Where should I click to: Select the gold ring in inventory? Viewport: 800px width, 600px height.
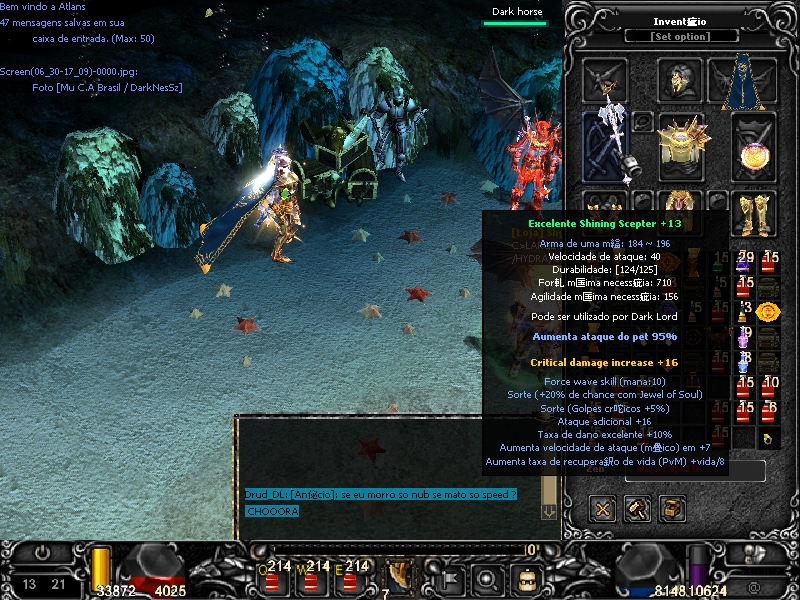point(766,438)
